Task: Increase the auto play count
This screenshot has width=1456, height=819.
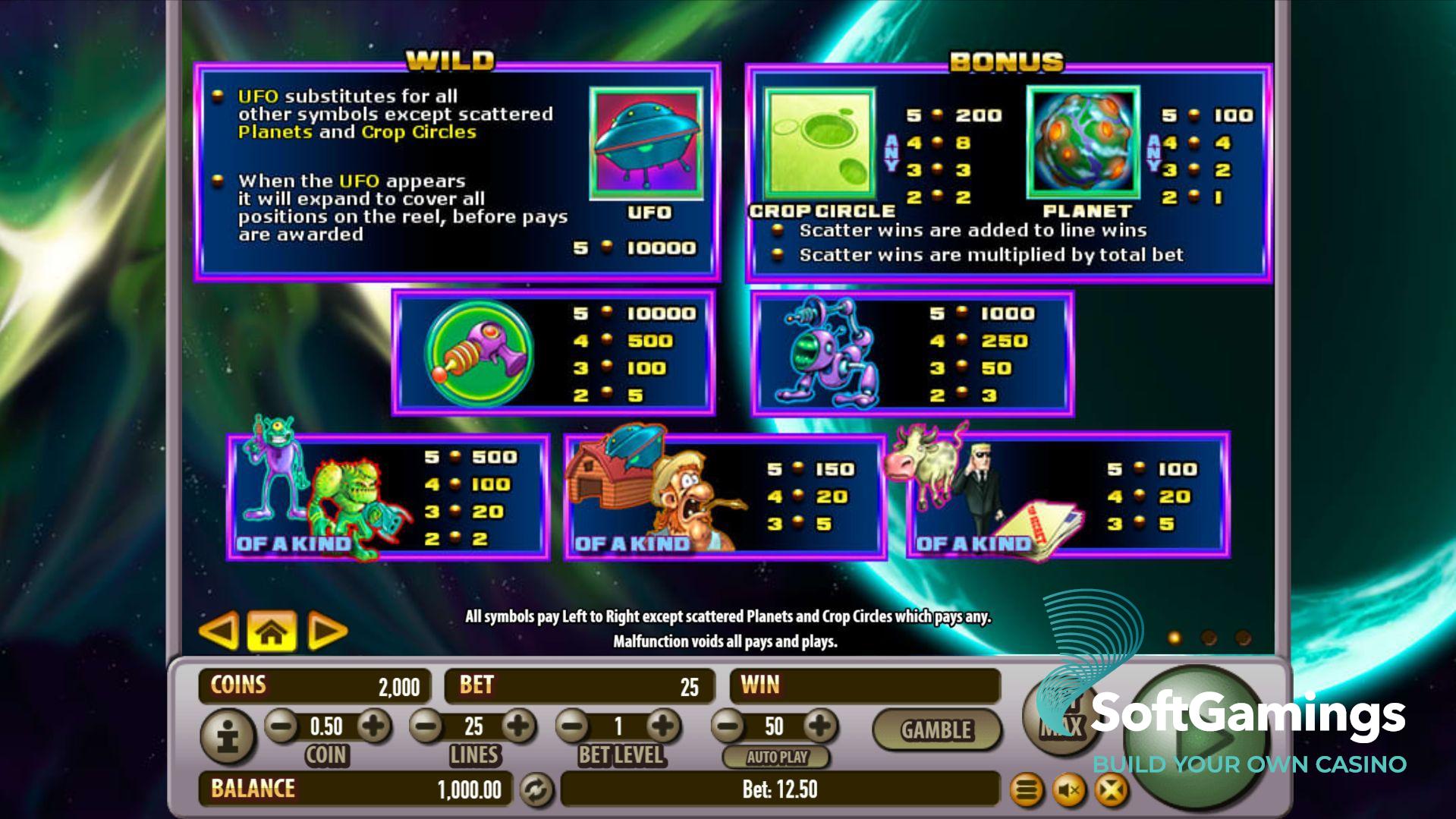Action: coord(819,726)
